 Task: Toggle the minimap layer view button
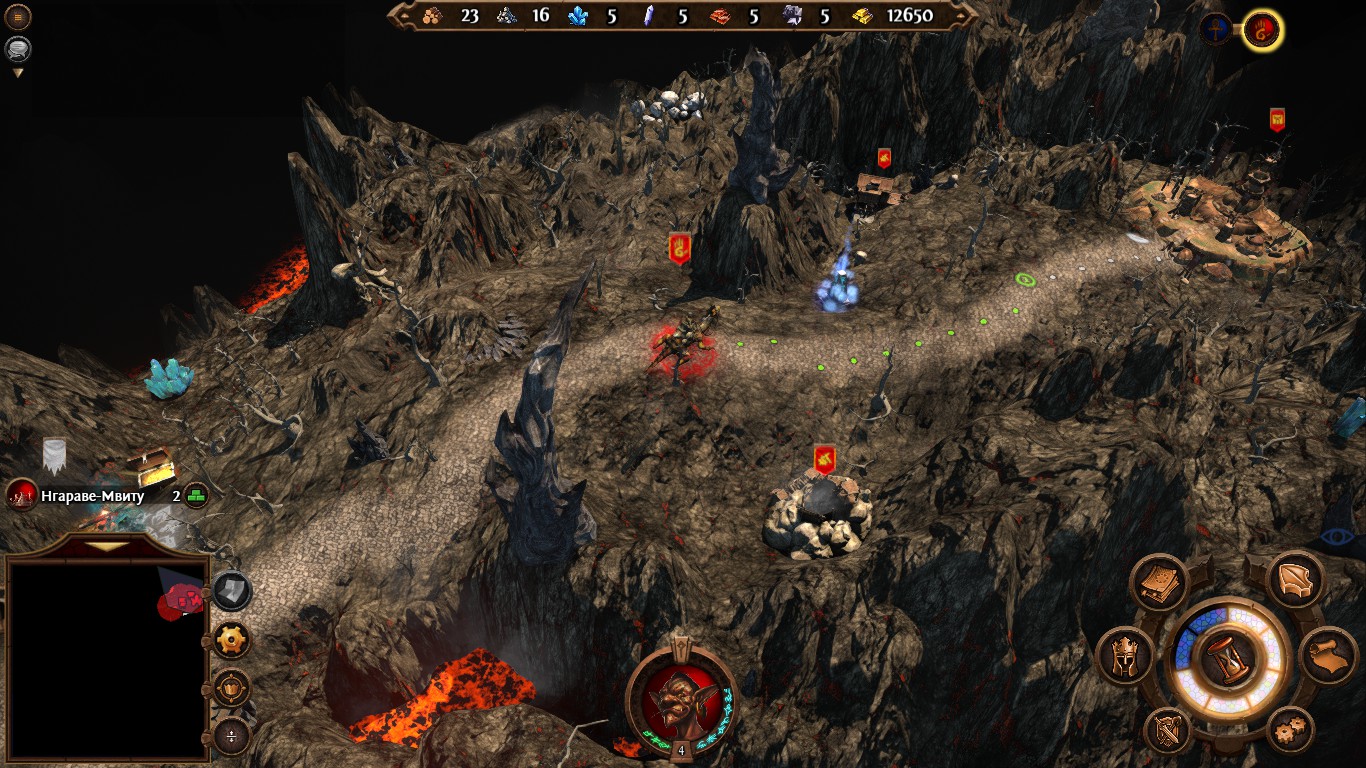(232, 591)
